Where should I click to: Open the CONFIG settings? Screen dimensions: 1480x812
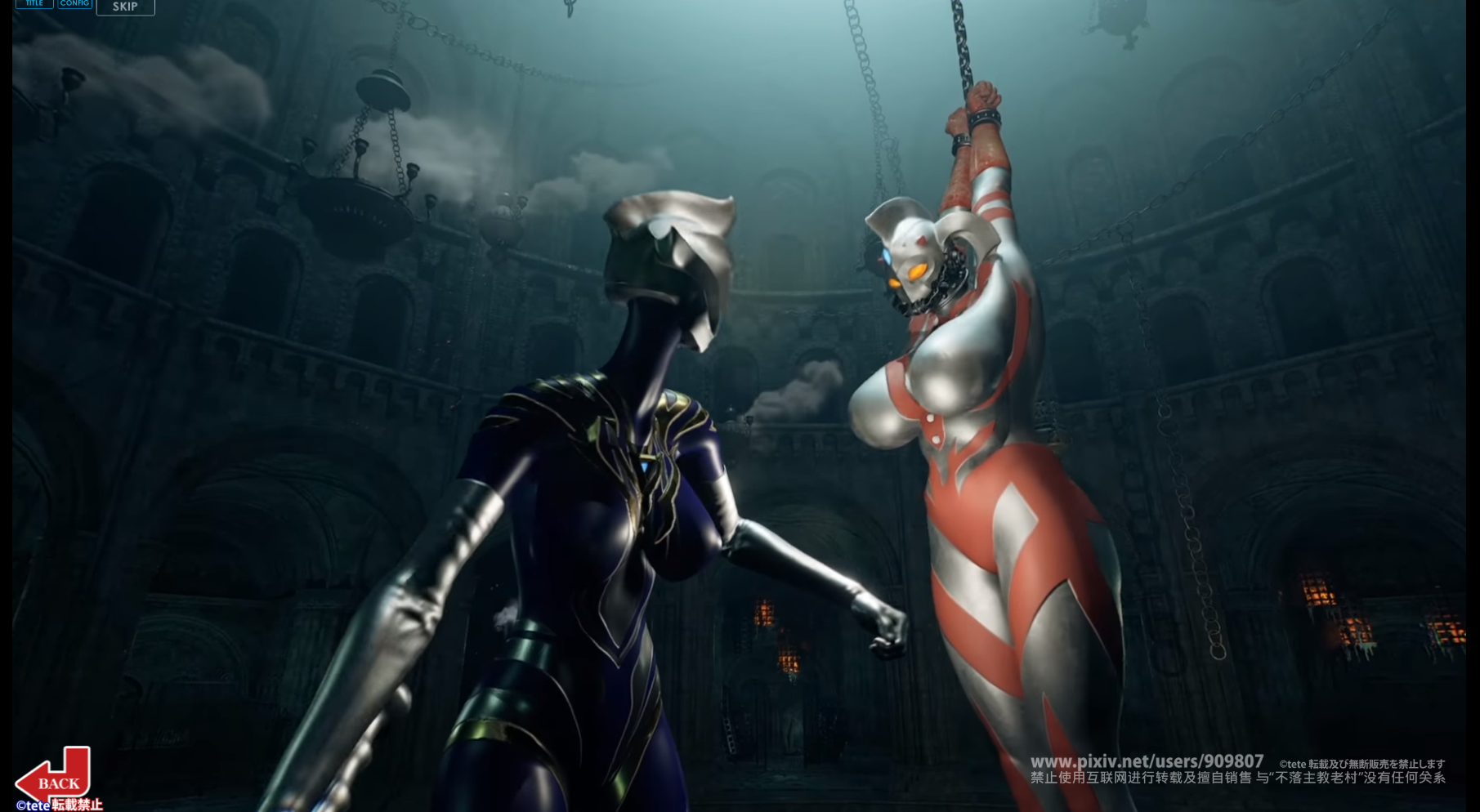click(x=74, y=4)
